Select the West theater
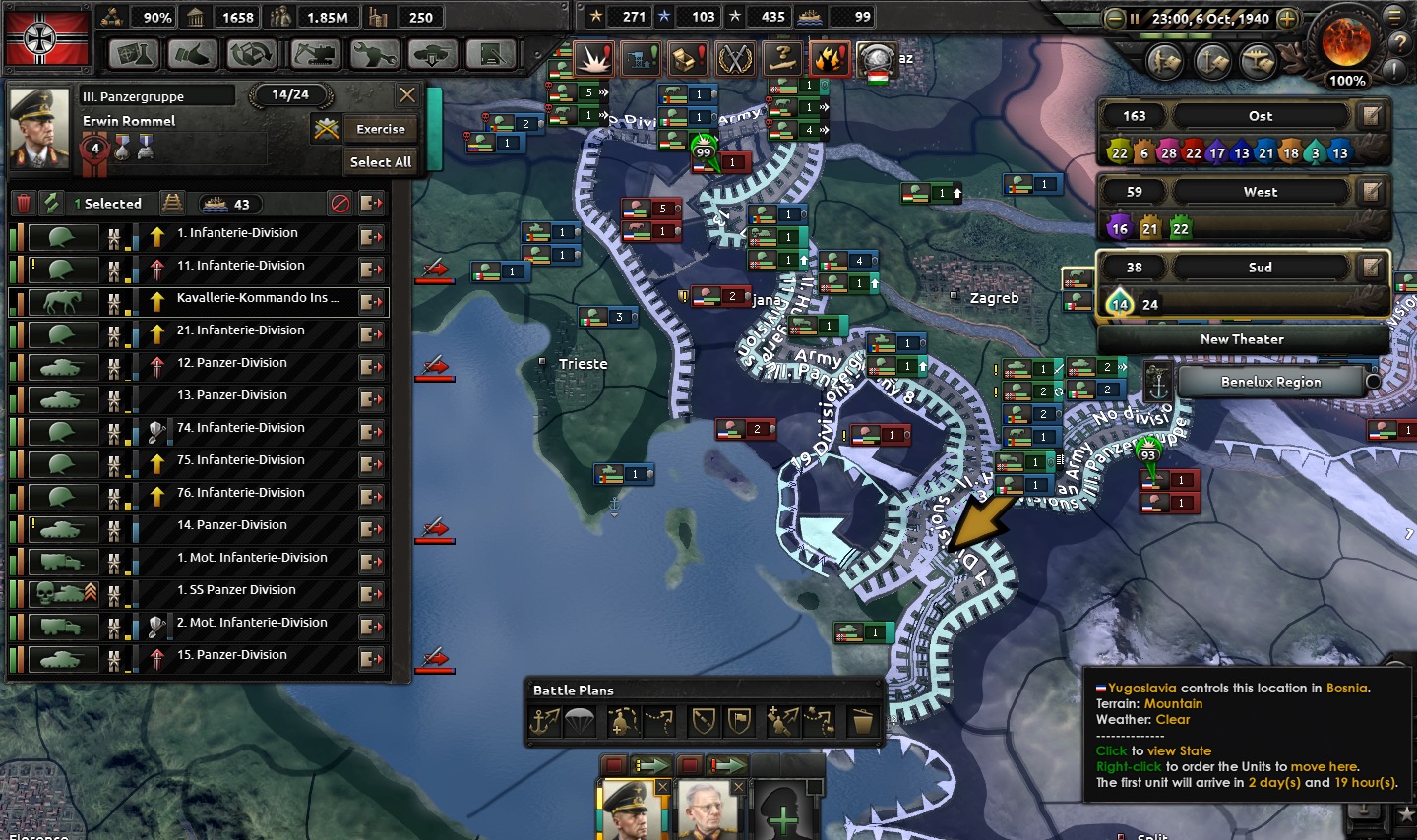 (x=1260, y=192)
